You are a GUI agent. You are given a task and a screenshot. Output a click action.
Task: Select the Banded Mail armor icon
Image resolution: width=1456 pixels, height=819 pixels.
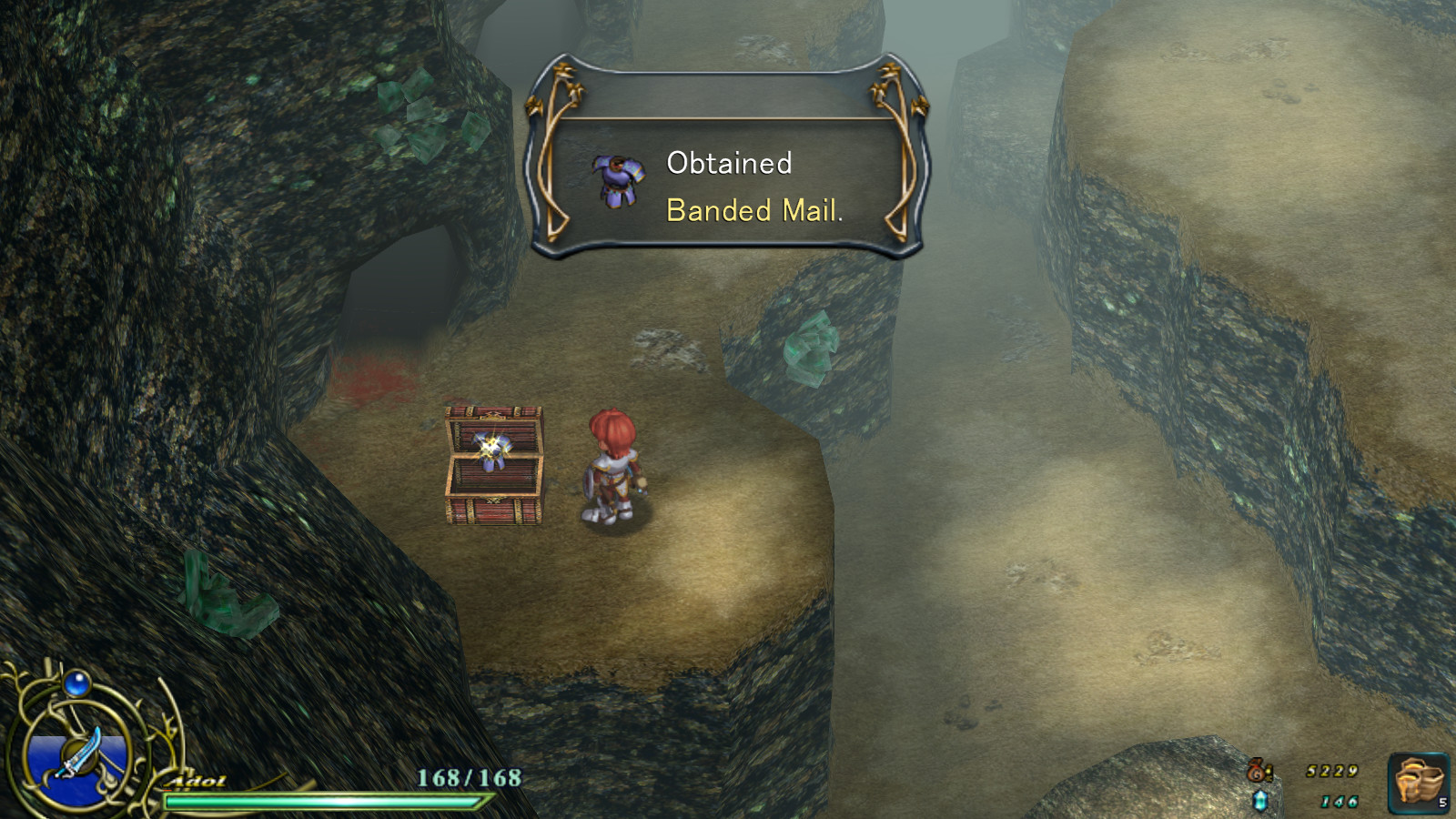(616, 180)
